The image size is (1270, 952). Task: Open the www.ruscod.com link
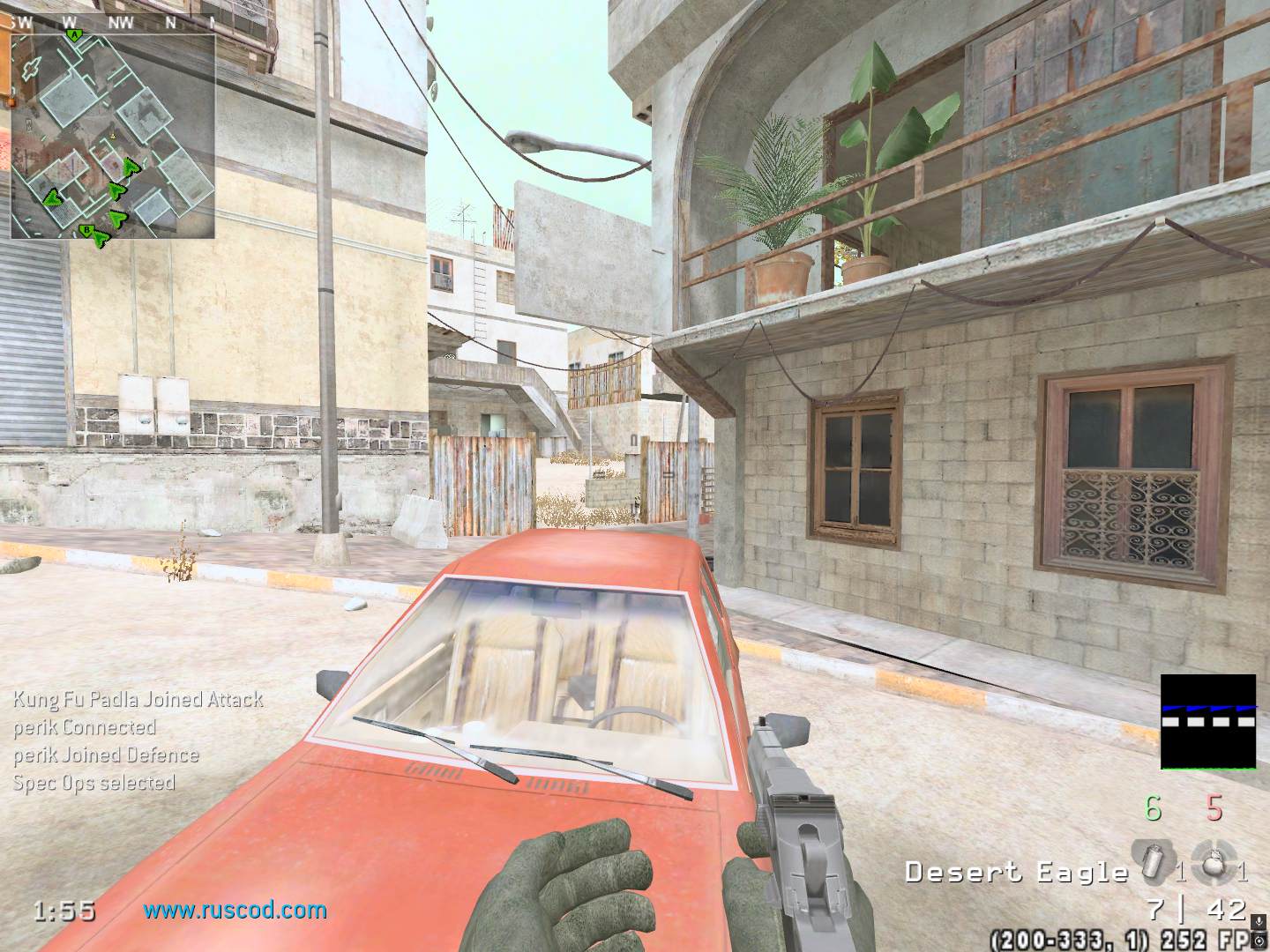coord(235,910)
